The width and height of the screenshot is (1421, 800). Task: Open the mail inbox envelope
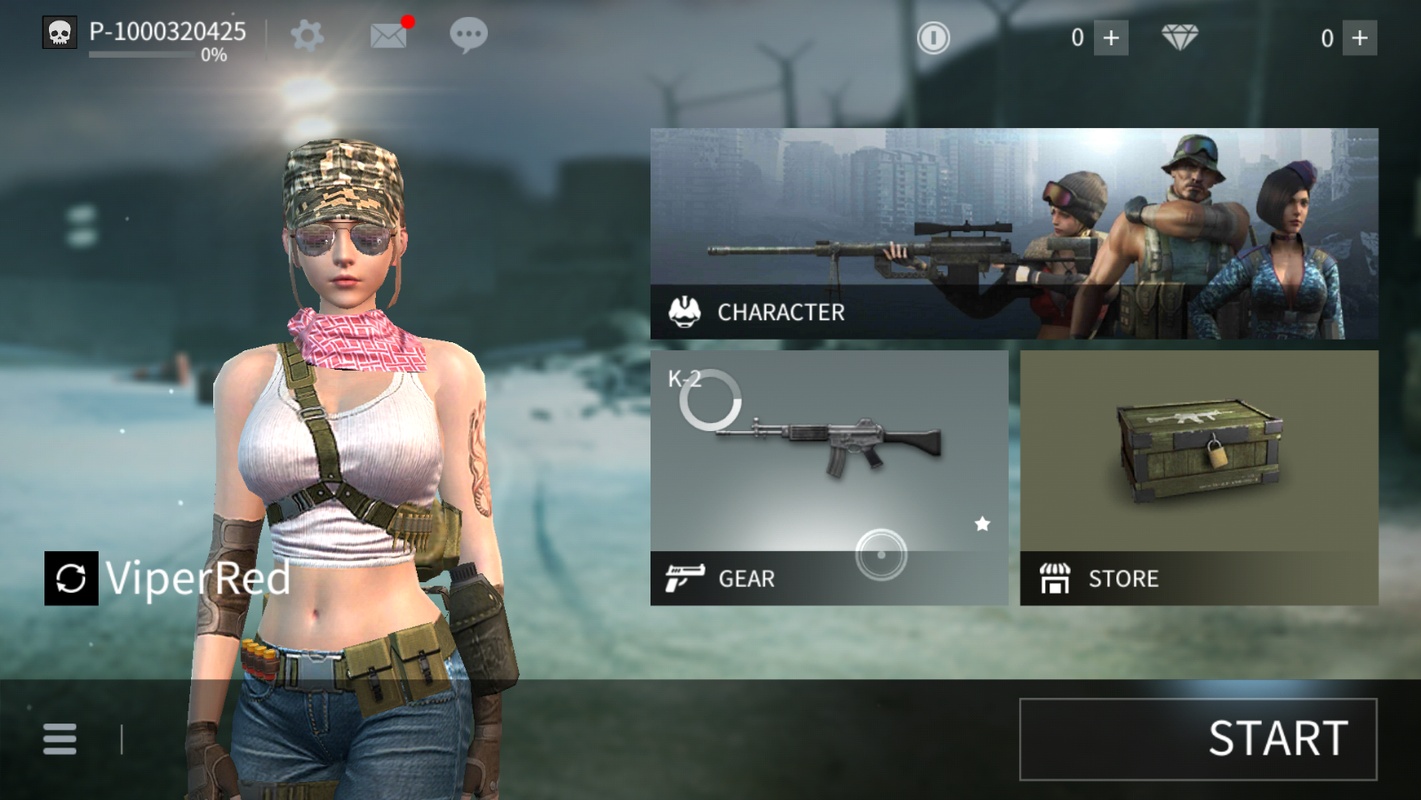pyautogui.click(x=388, y=36)
